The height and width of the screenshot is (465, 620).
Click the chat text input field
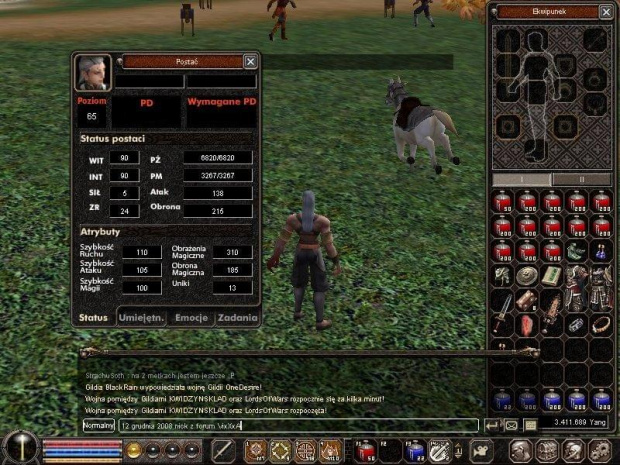[x=295, y=425]
